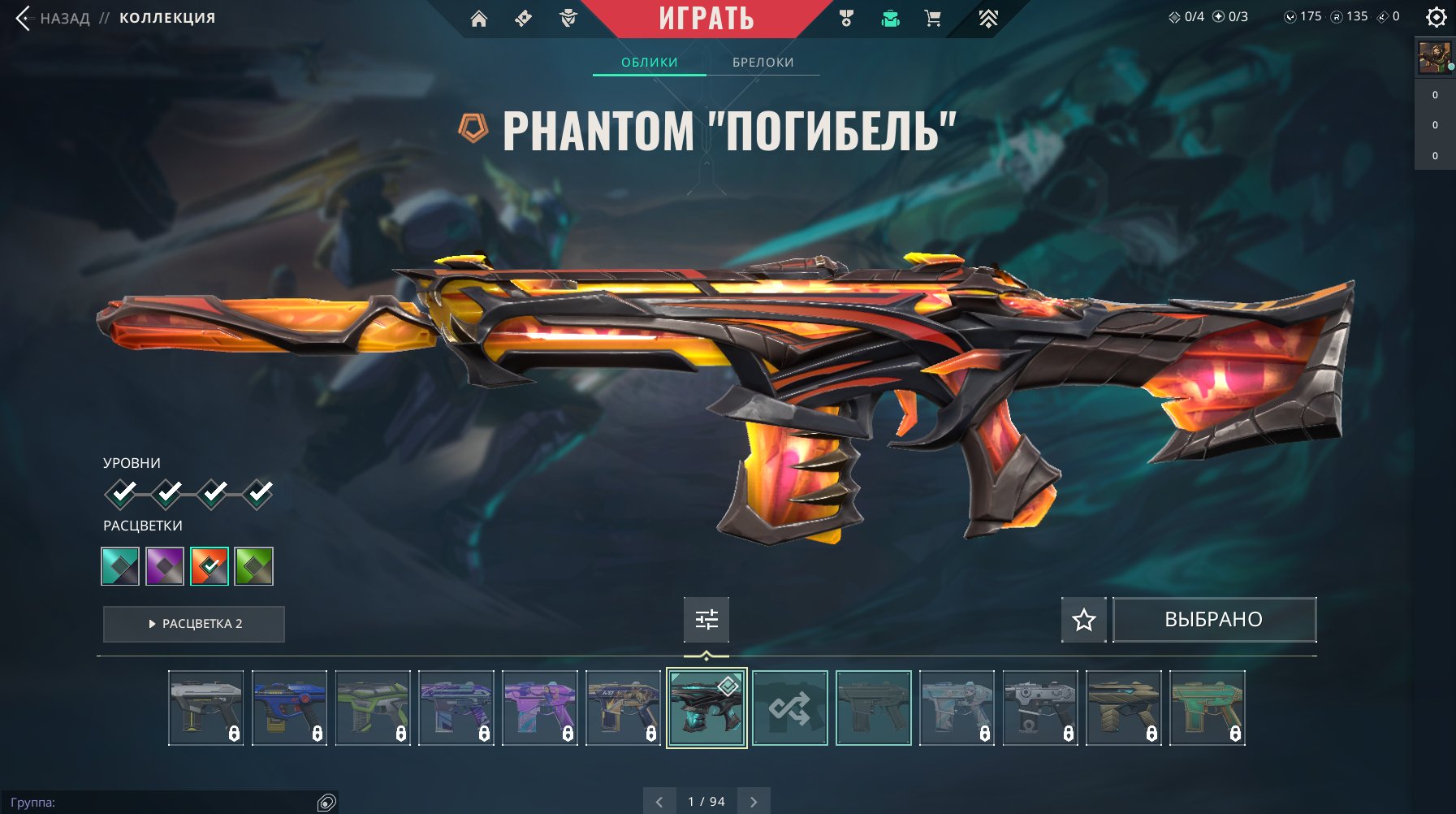Select the purple color variant swatch
This screenshot has height=814, width=1456.
click(x=165, y=566)
